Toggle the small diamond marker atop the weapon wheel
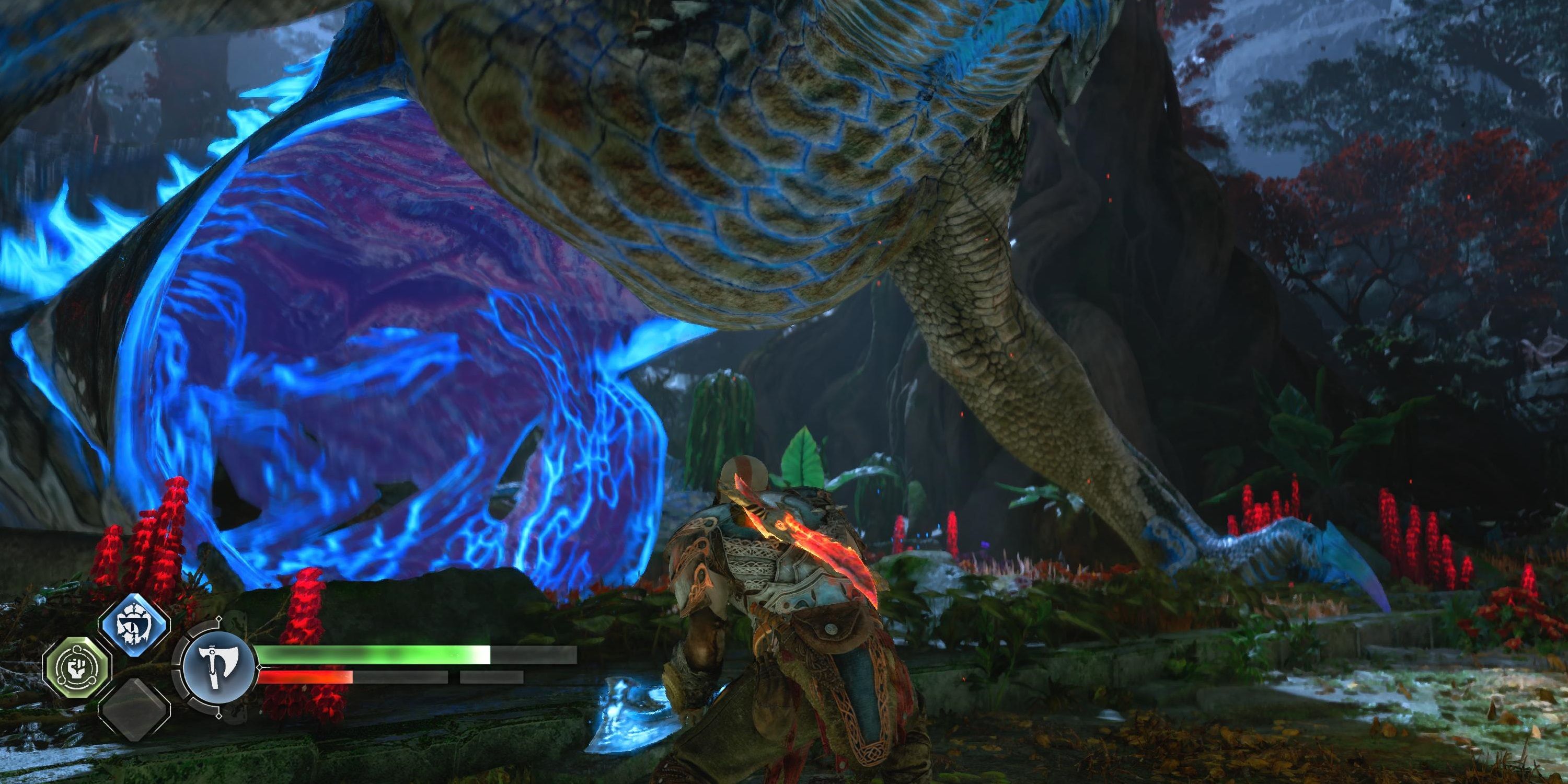Screen dimensions: 1568x784 point(218,619)
